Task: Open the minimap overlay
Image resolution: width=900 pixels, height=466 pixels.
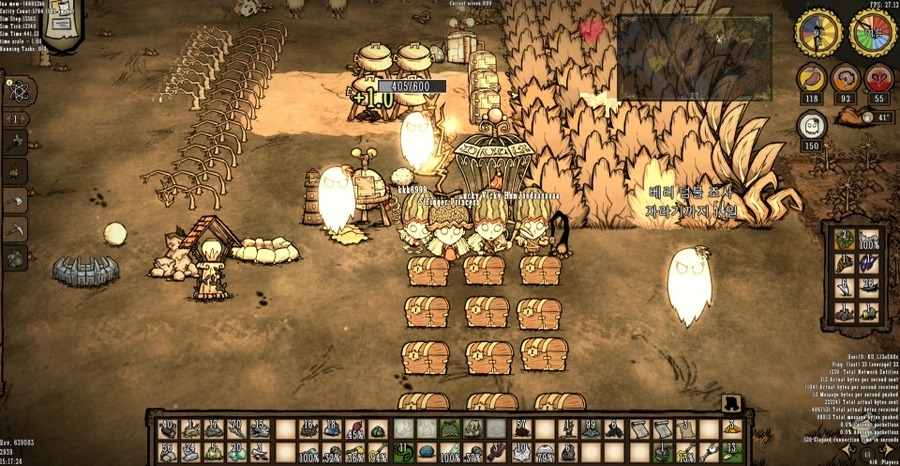Action: pyautogui.click(x=693, y=56)
